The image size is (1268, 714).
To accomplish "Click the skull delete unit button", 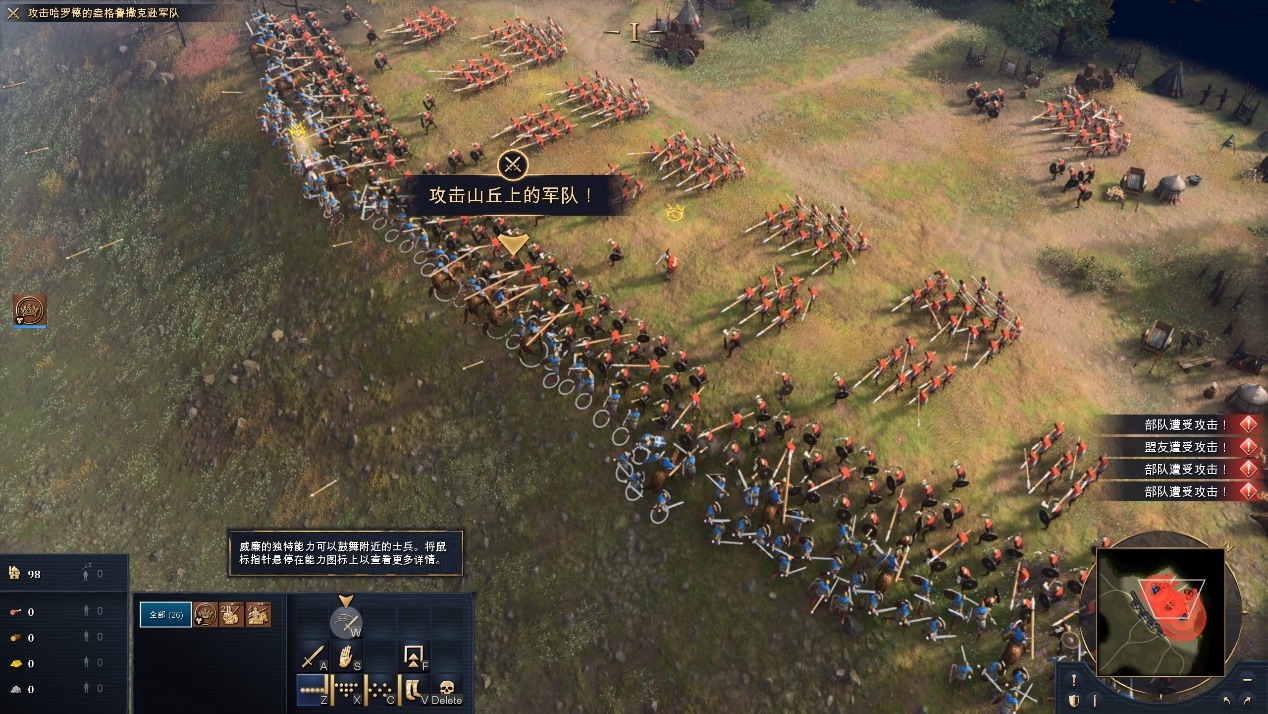I will [x=446, y=689].
